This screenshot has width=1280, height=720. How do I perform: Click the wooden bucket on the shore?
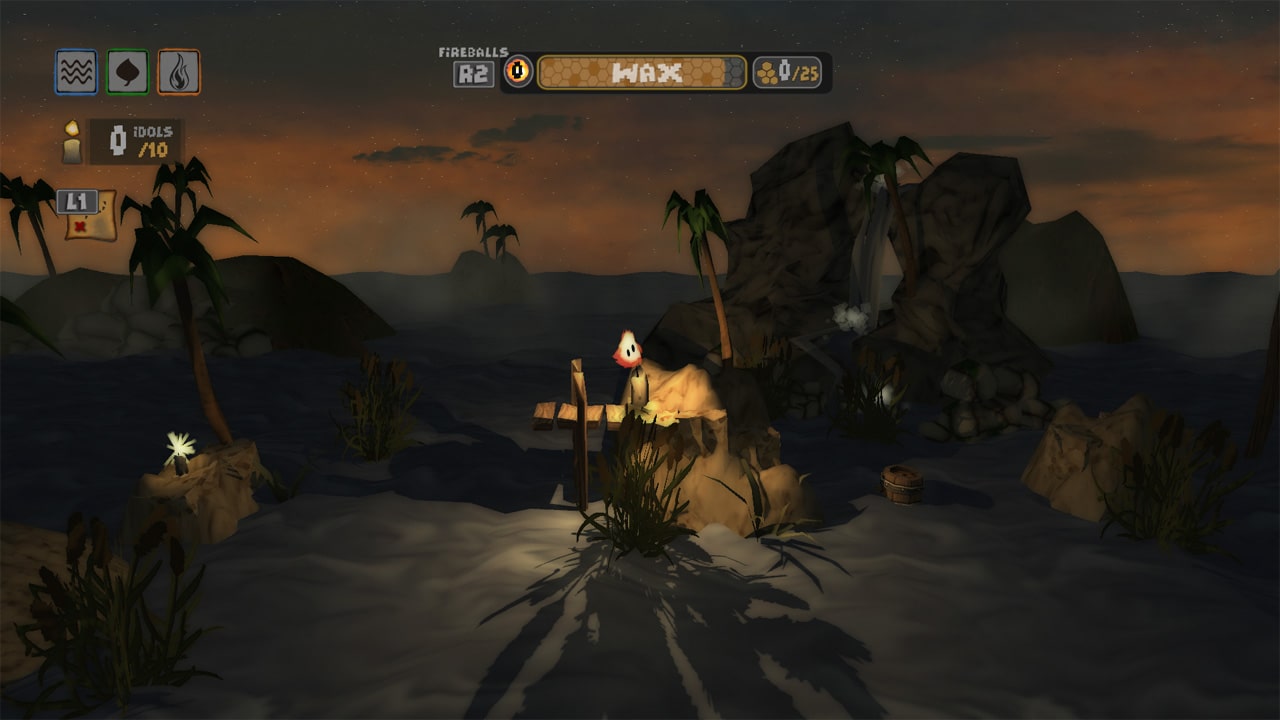(903, 483)
